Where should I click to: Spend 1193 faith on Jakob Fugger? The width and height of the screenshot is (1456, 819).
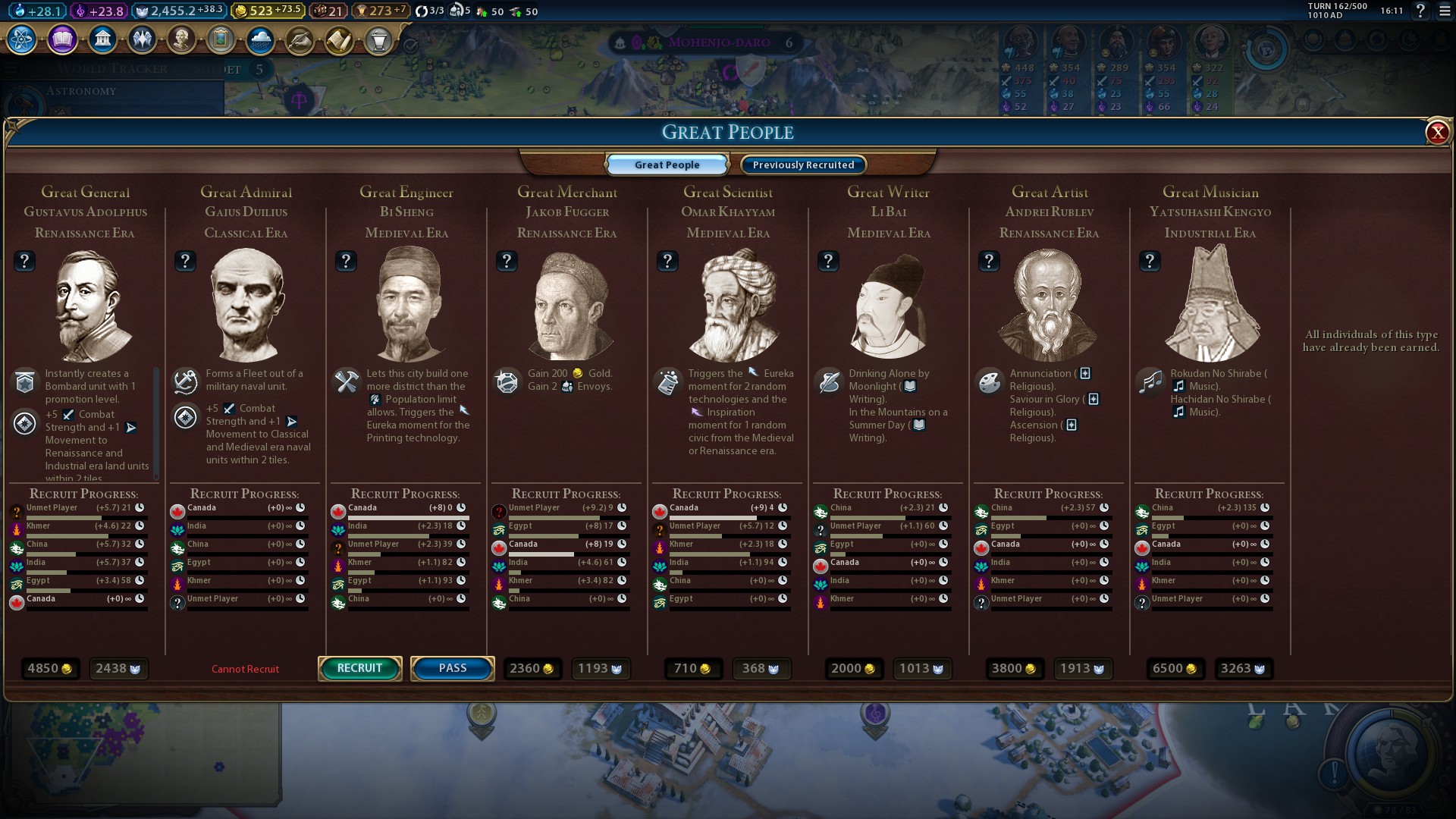[x=600, y=668]
